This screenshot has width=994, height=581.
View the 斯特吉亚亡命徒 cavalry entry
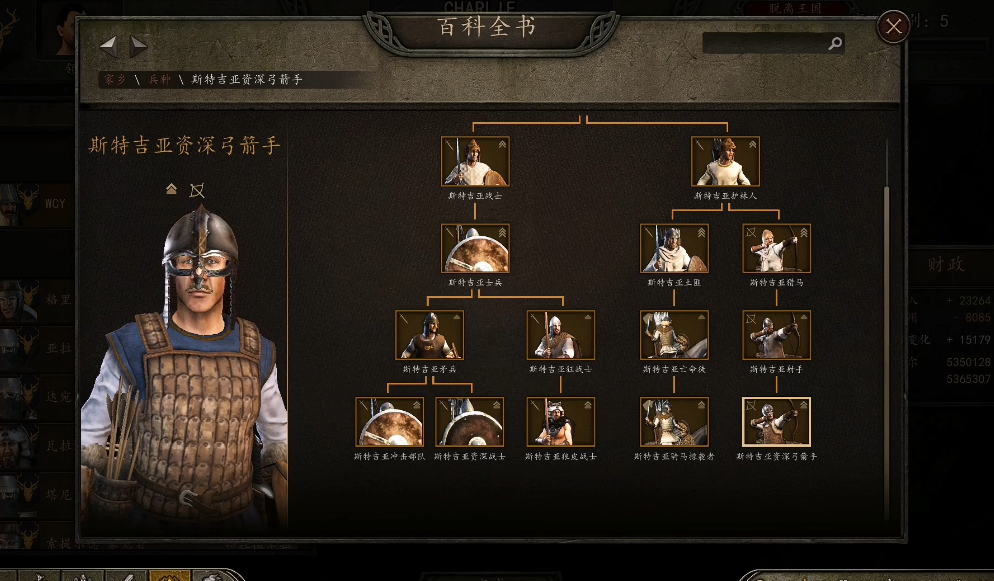(675, 335)
